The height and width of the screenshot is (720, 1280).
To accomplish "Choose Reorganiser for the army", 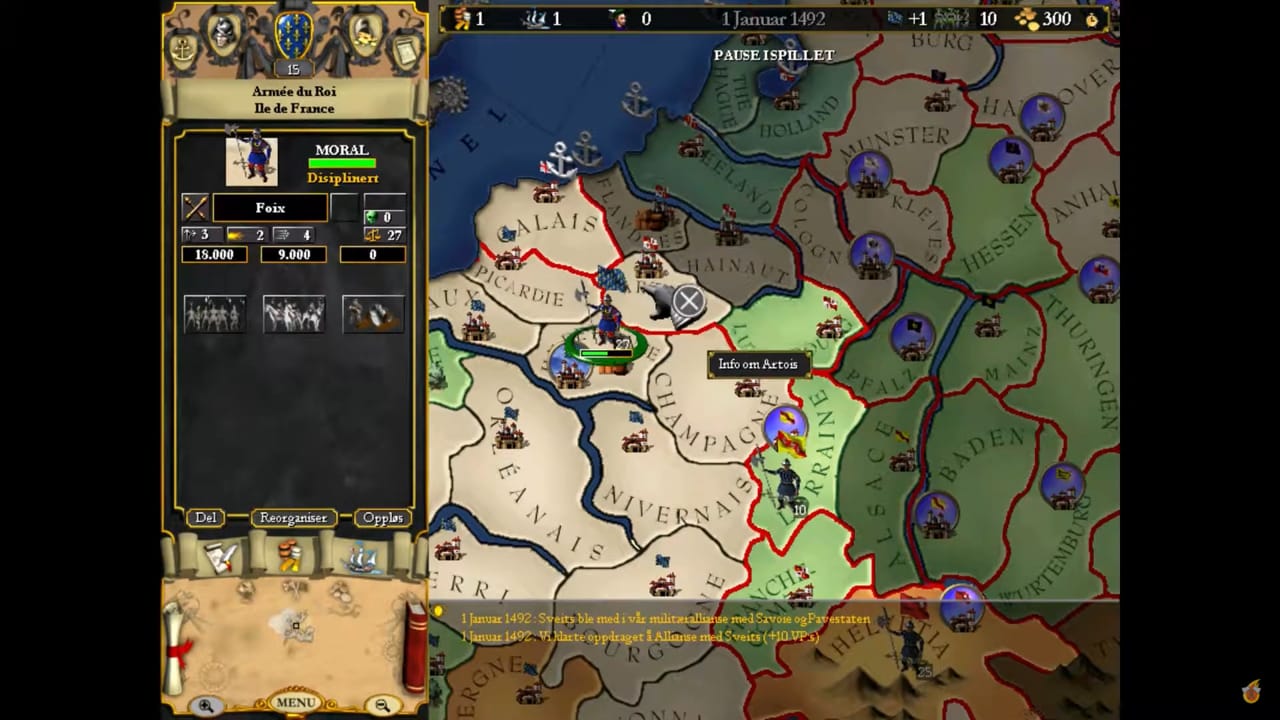I will pos(293,518).
